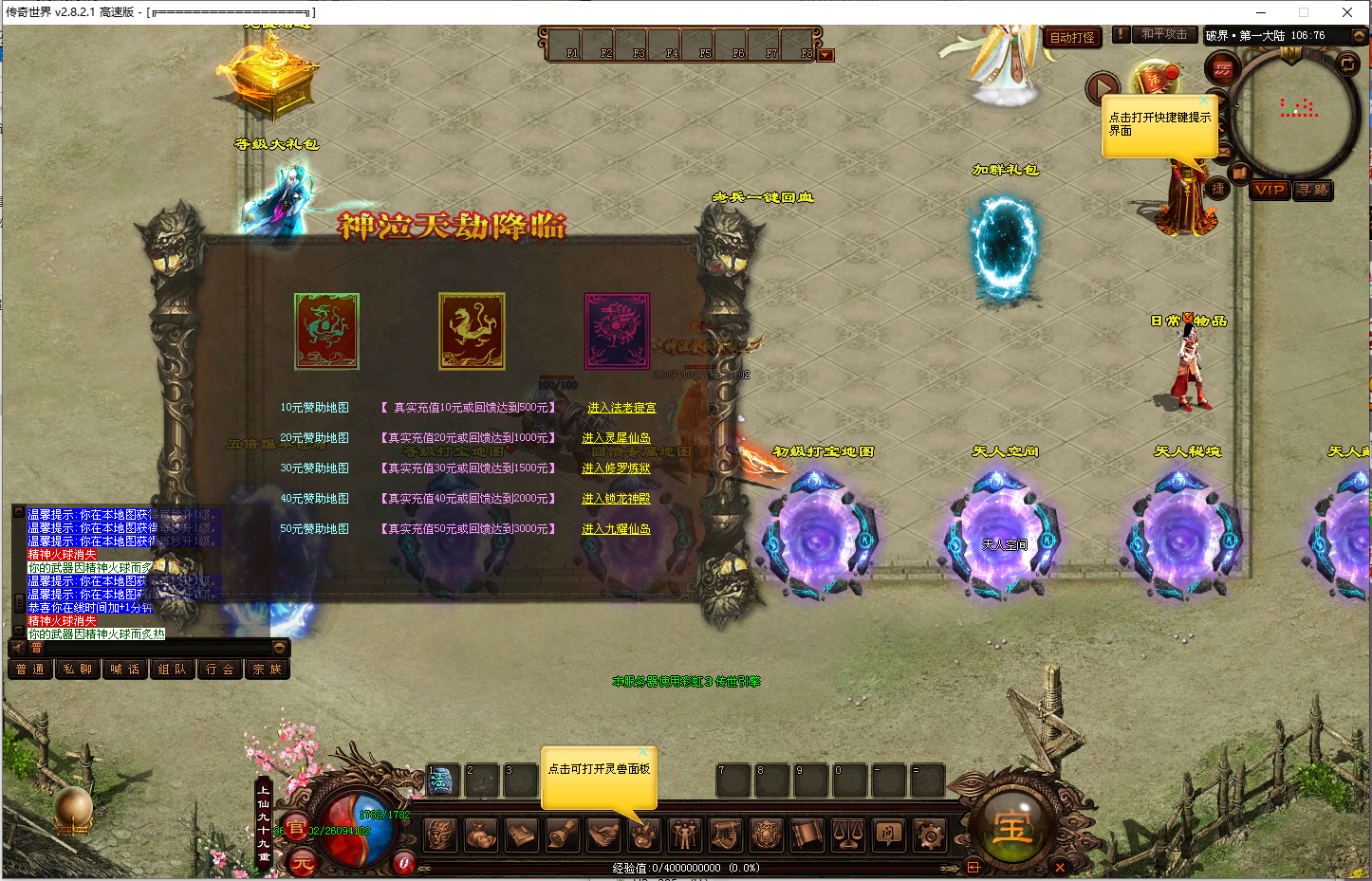The width and height of the screenshot is (1372, 881).
Task: Switch chat to the 私聊 channel
Action: [x=78, y=670]
